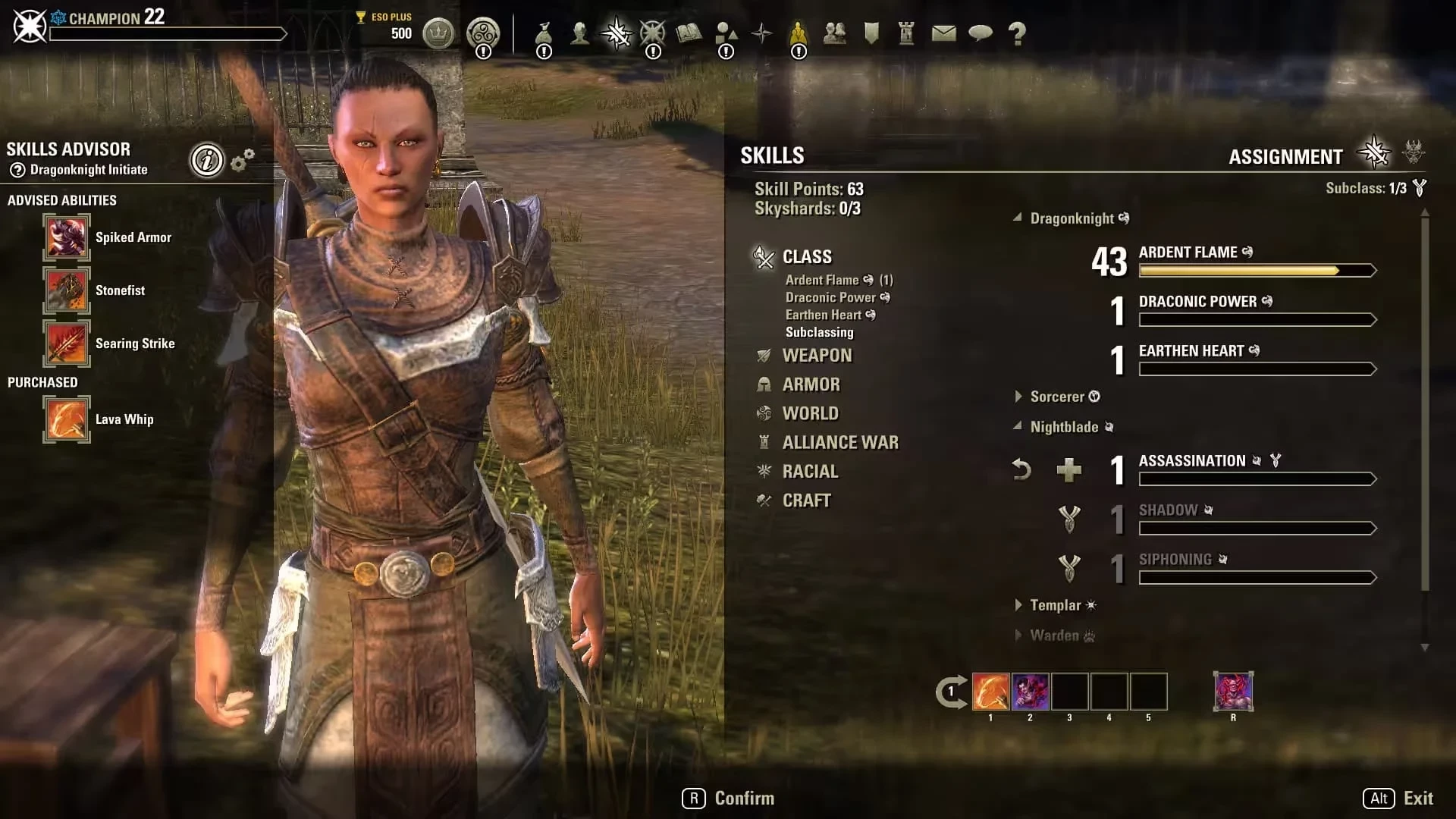Select the ultimate ability slot
Image resolution: width=1456 pixels, height=819 pixels.
coord(1233,692)
